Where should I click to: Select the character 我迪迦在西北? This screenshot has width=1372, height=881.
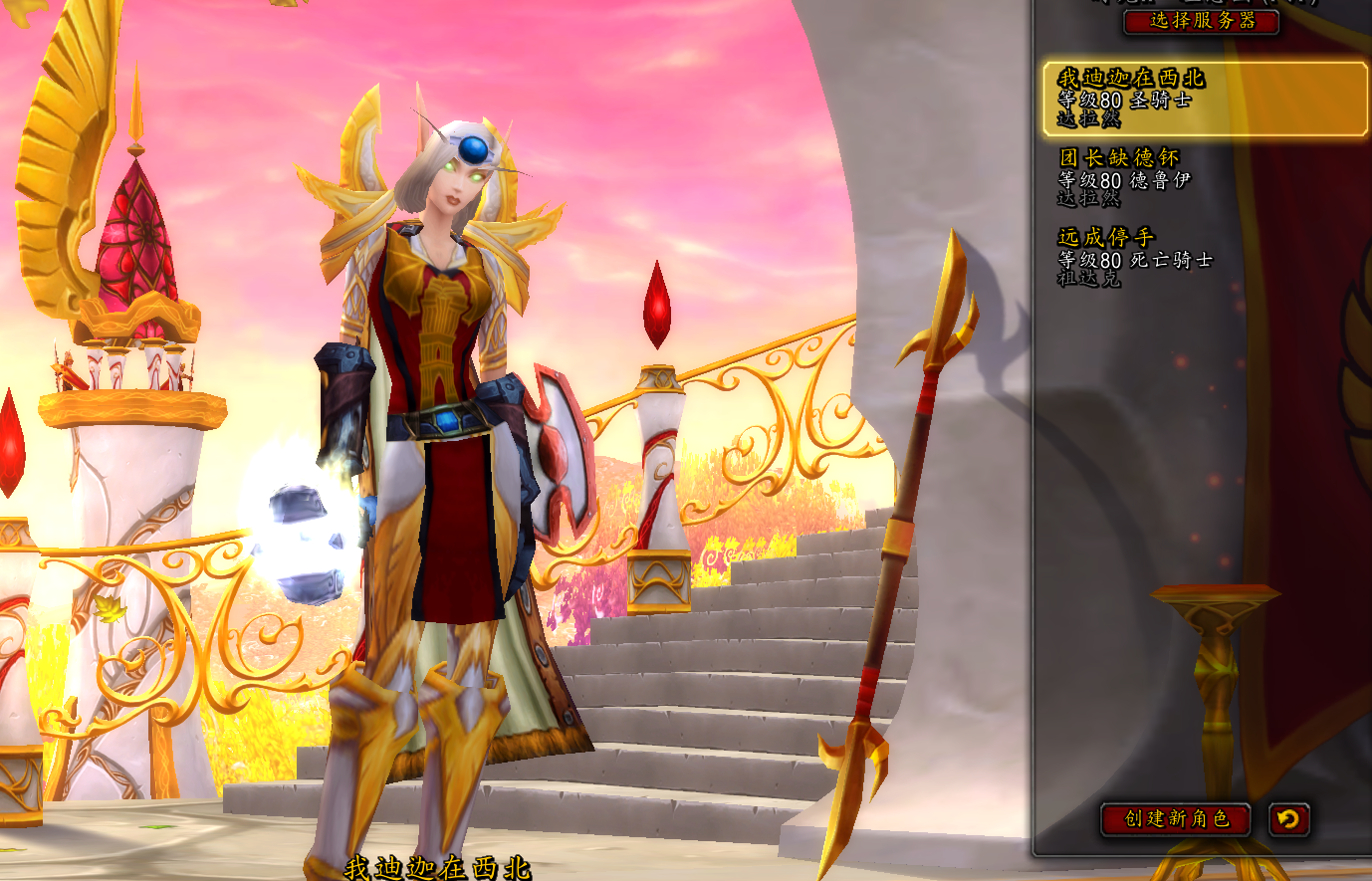pos(1204,99)
